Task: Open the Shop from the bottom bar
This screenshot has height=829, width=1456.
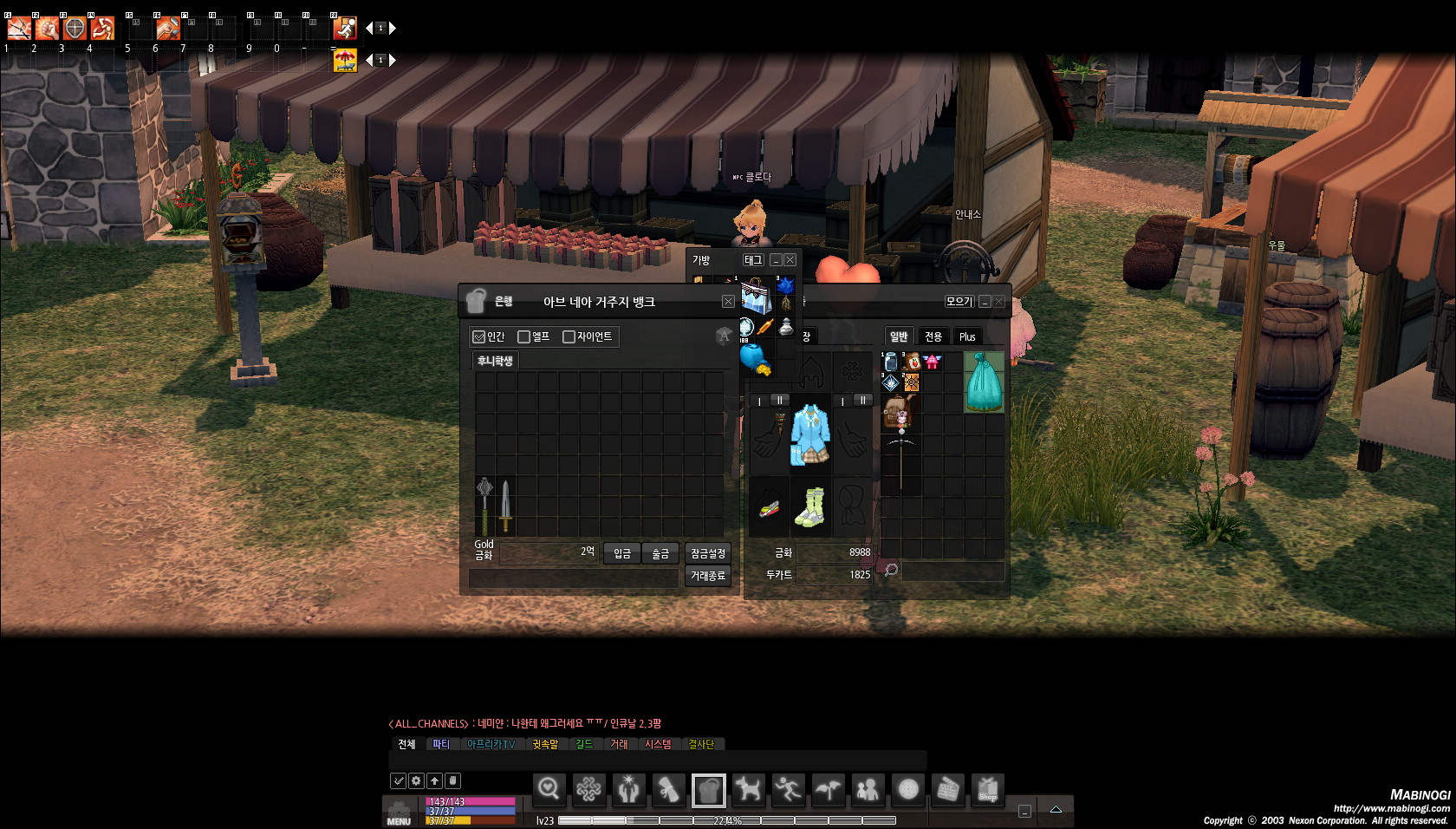Action: [x=988, y=789]
